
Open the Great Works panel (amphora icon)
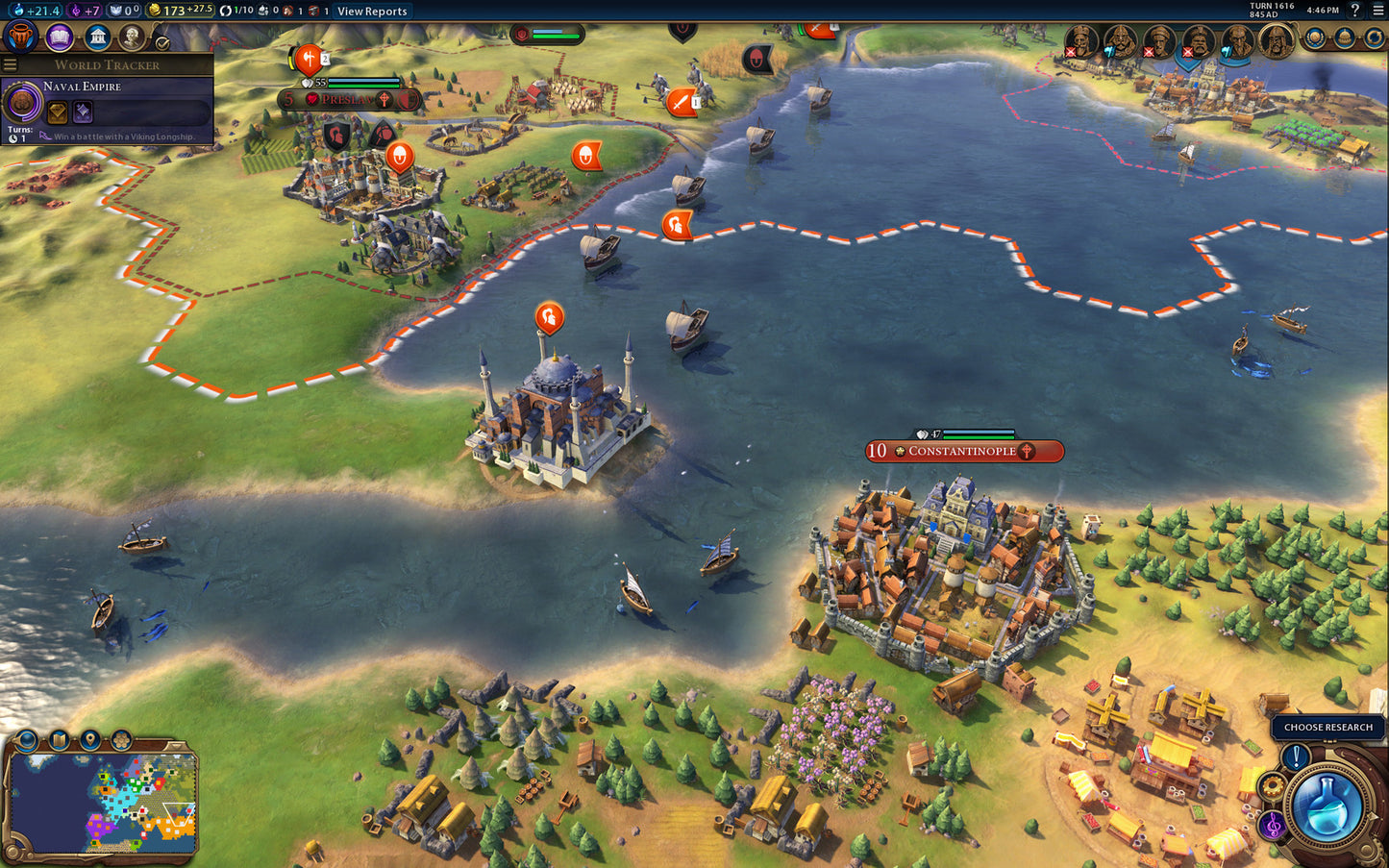pos(21,37)
